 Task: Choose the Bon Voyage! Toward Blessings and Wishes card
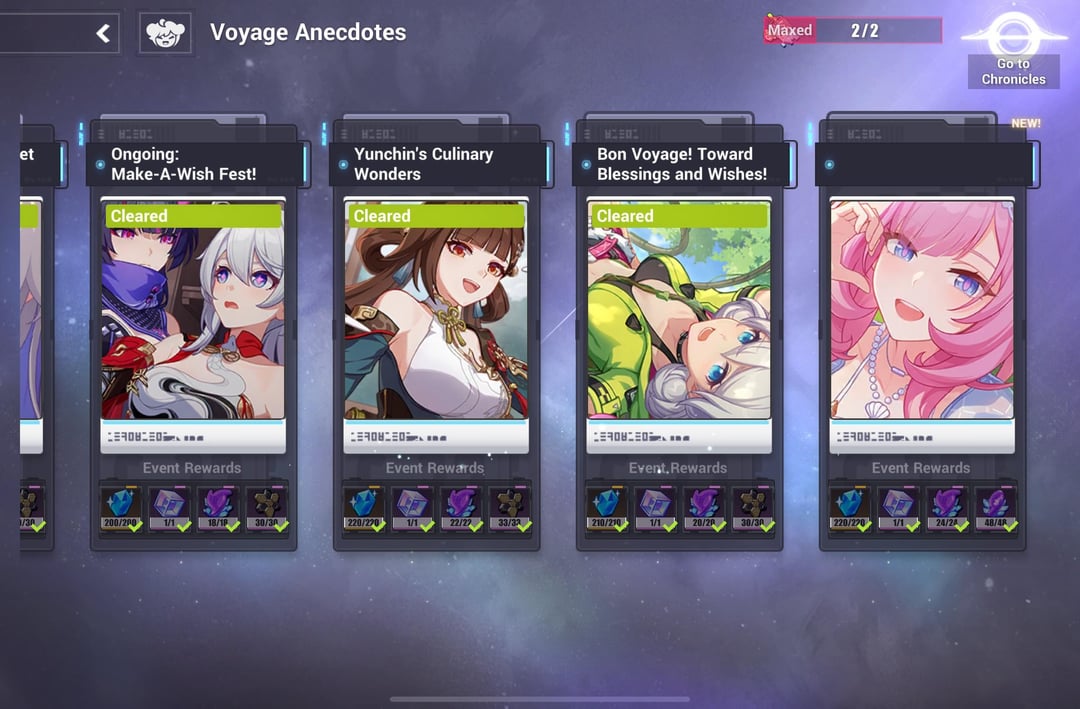(678, 310)
